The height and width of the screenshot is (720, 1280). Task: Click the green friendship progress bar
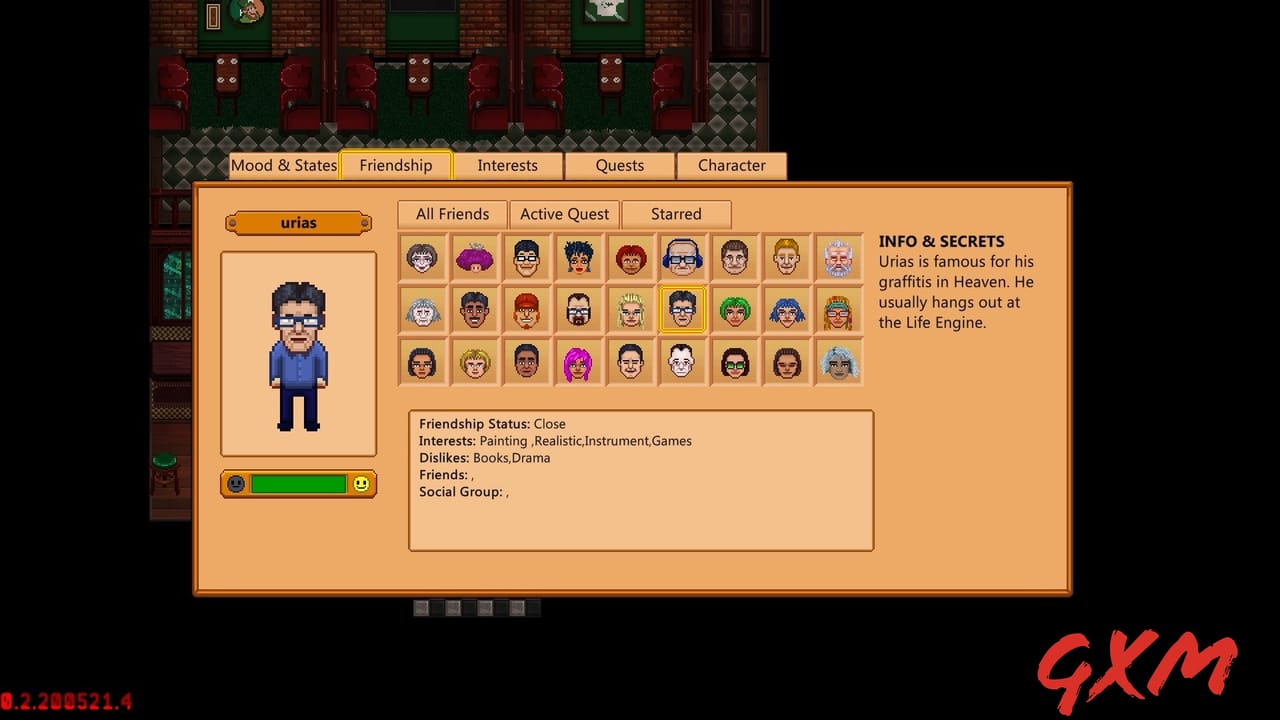pyautogui.click(x=299, y=484)
